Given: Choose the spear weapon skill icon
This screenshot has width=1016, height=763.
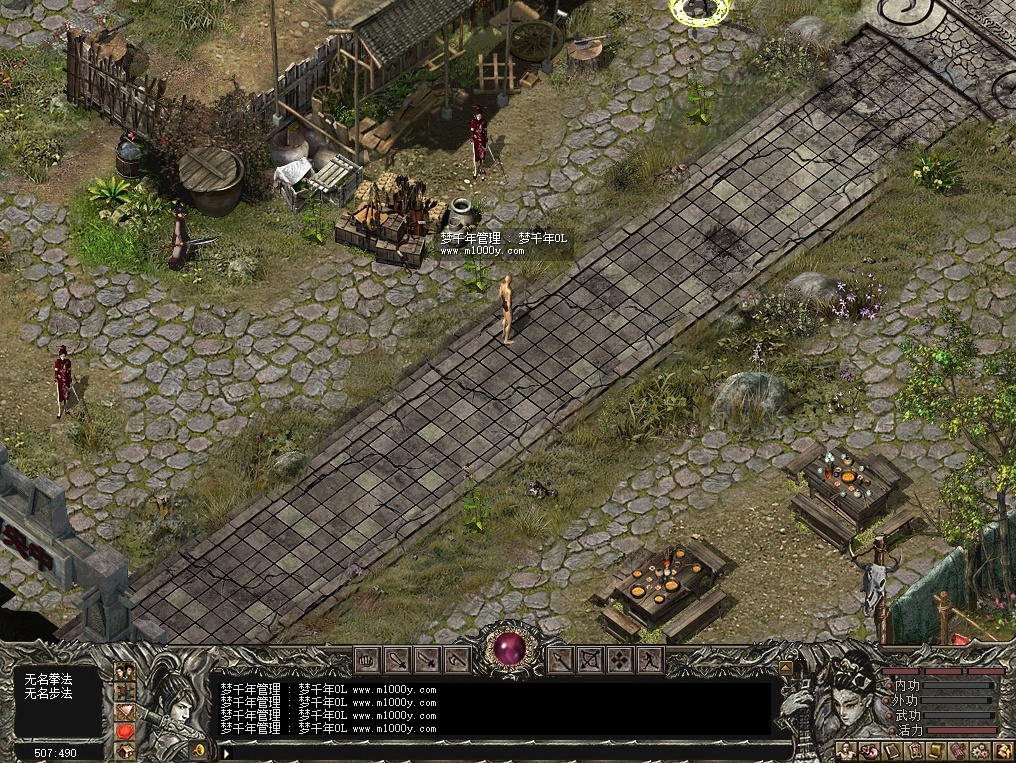Looking at the screenshot, I should point(561,660).
